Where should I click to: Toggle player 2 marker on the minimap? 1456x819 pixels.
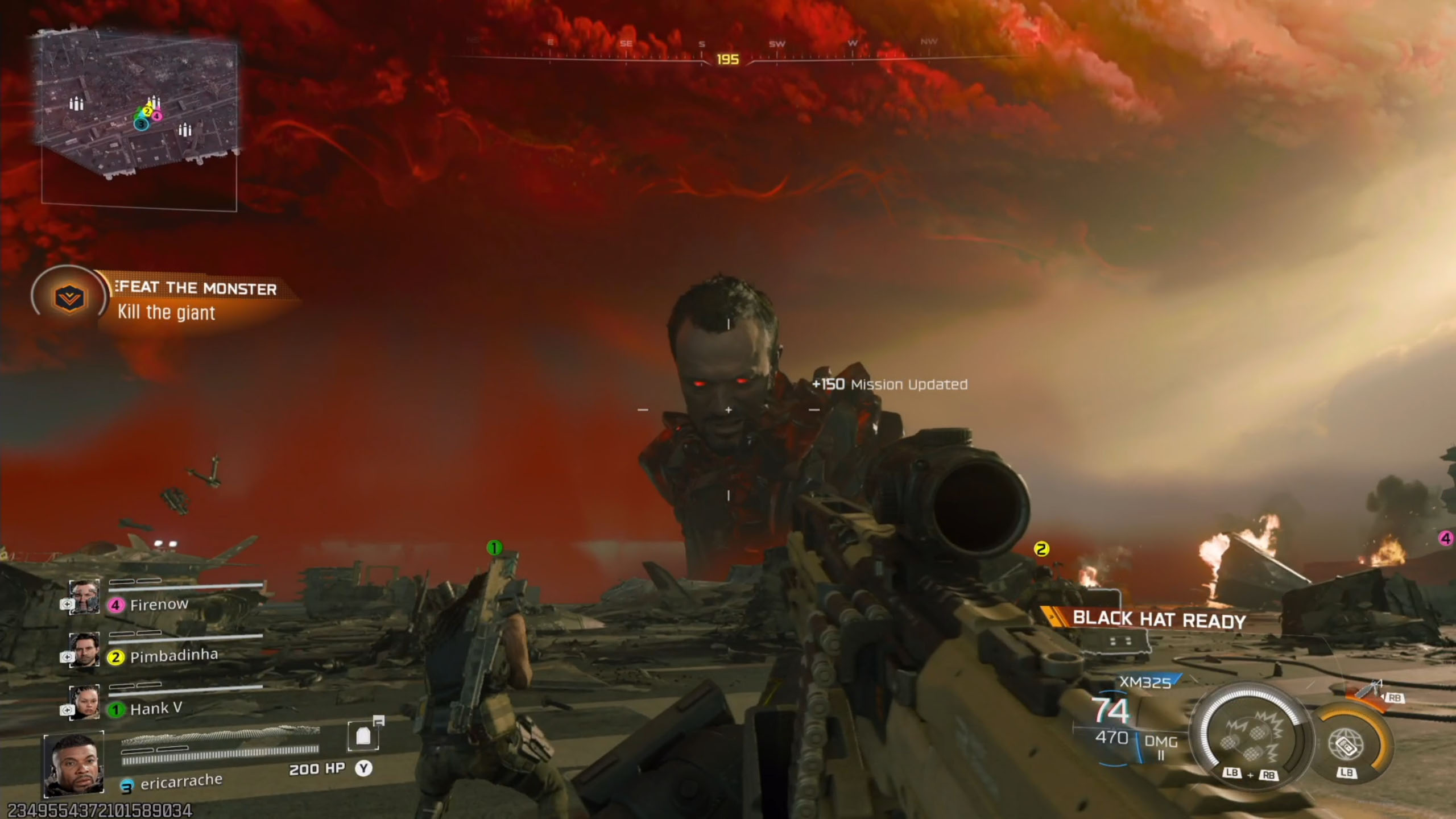click(147, 113)
